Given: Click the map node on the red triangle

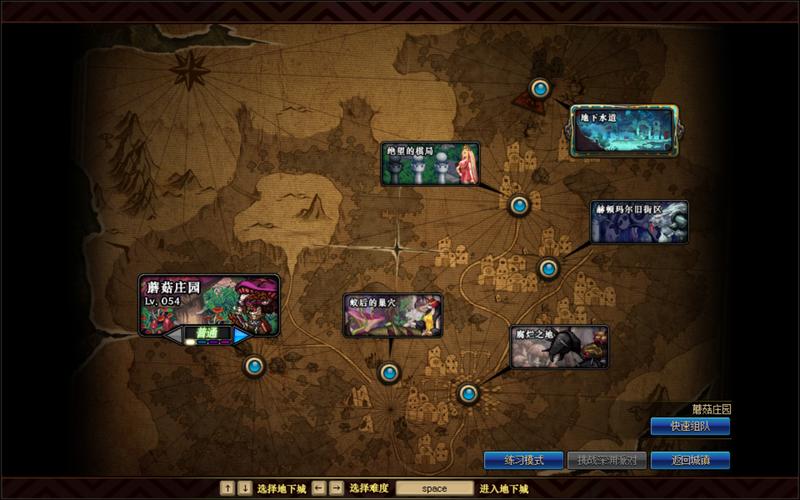Looking at the screenshot, I should pyautogui.click(x=540, y=89).
